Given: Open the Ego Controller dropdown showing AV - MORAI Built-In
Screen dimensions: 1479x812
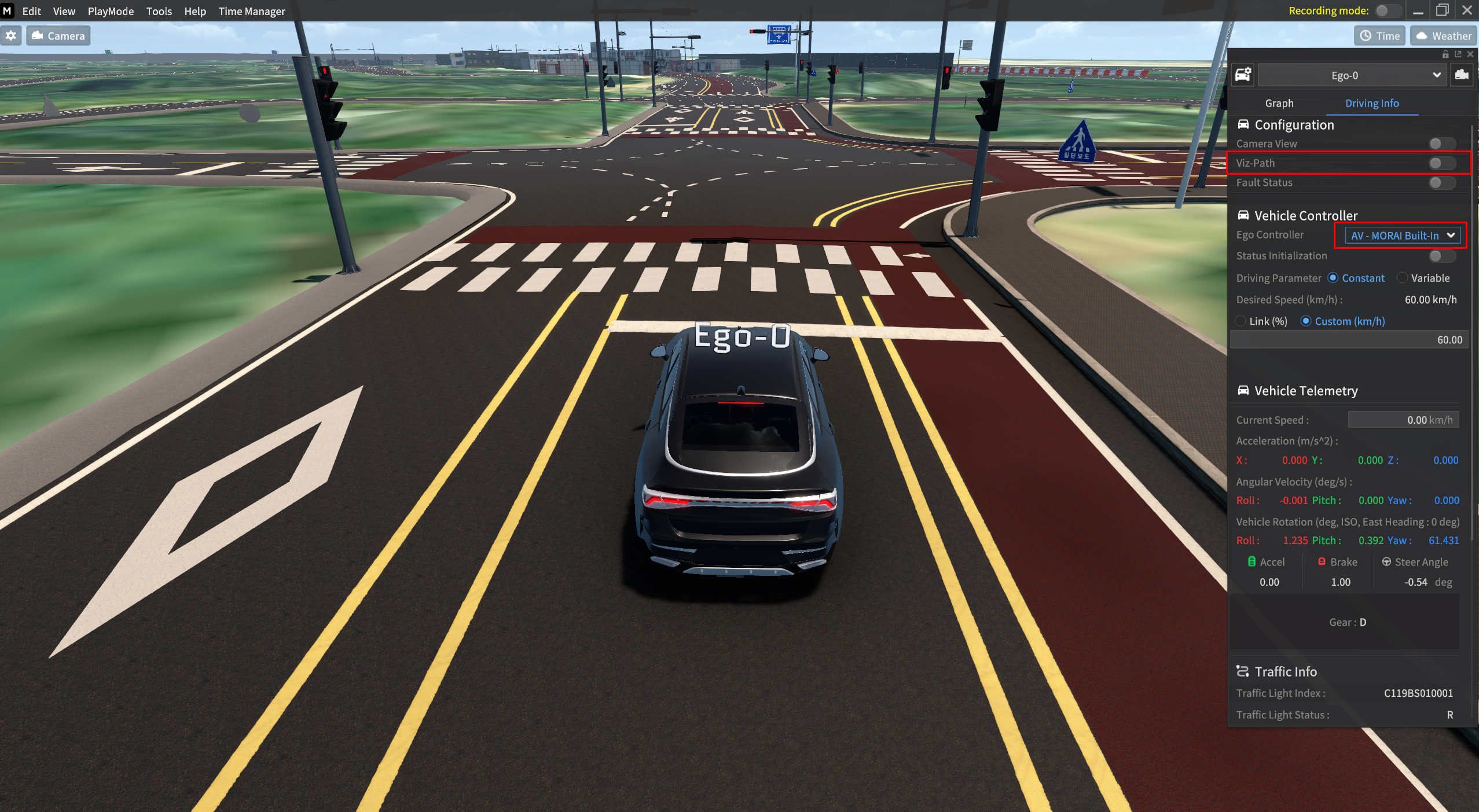Looking at the screenshot, I should pyautogui.click(x=1400, y=235).
